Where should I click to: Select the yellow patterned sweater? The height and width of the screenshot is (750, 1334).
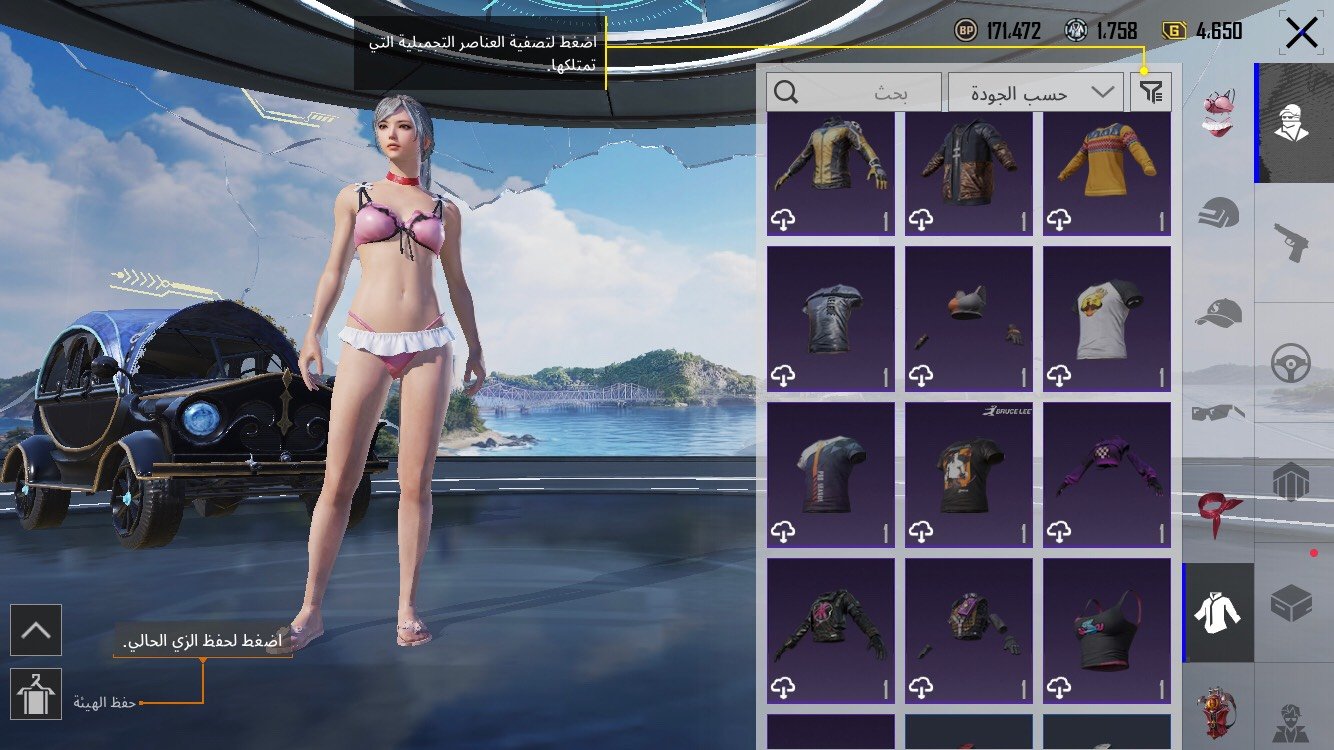tap(1106, 174)
